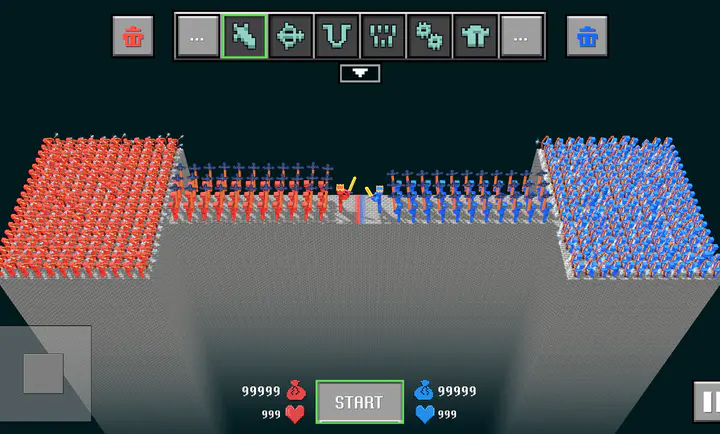Clear red army with the red trash bin
This screenshot has width=720, height=434.
(x=133, y=37)
